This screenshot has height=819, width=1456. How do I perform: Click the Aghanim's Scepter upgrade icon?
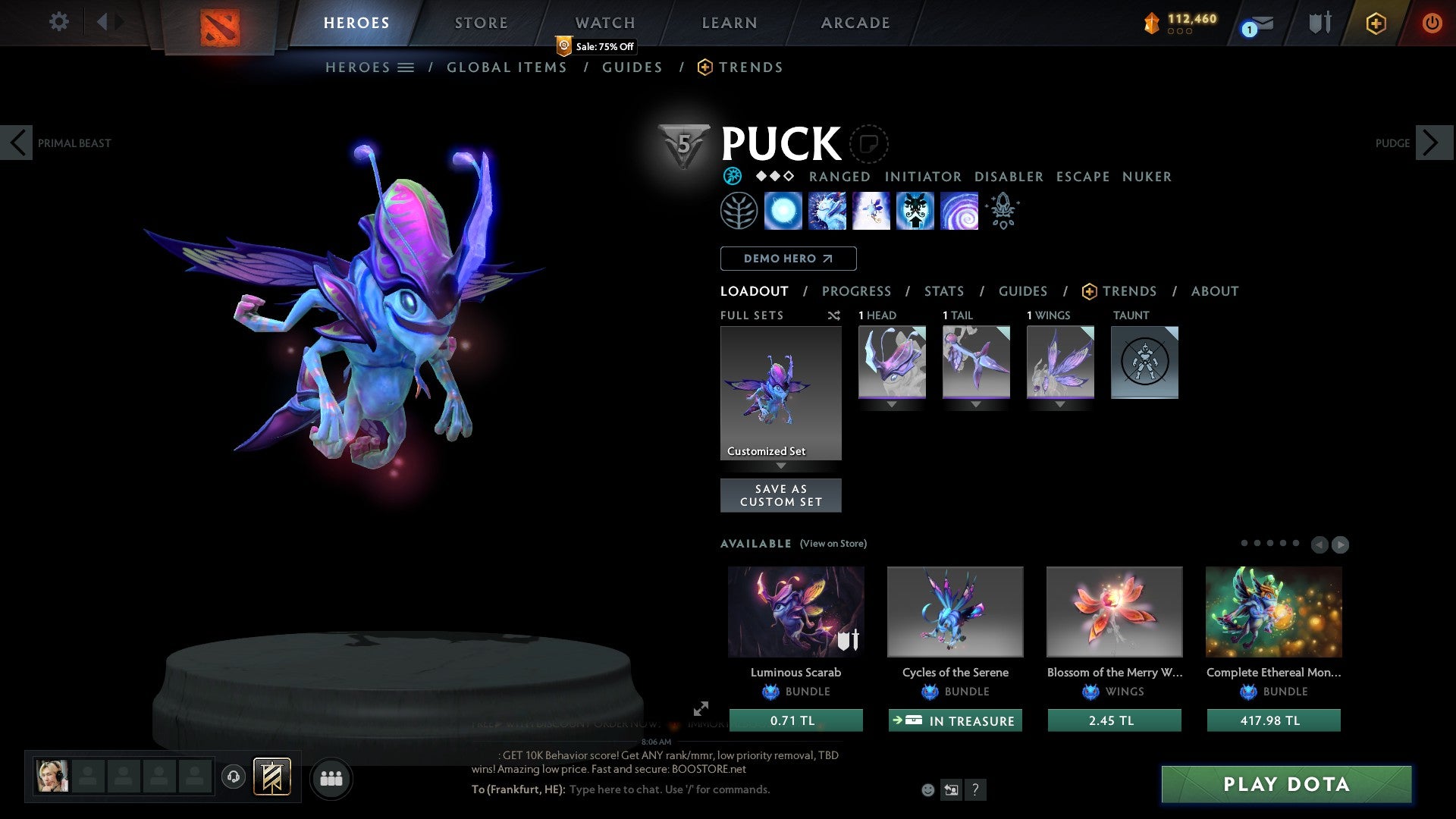click(x=1002, y=211)
